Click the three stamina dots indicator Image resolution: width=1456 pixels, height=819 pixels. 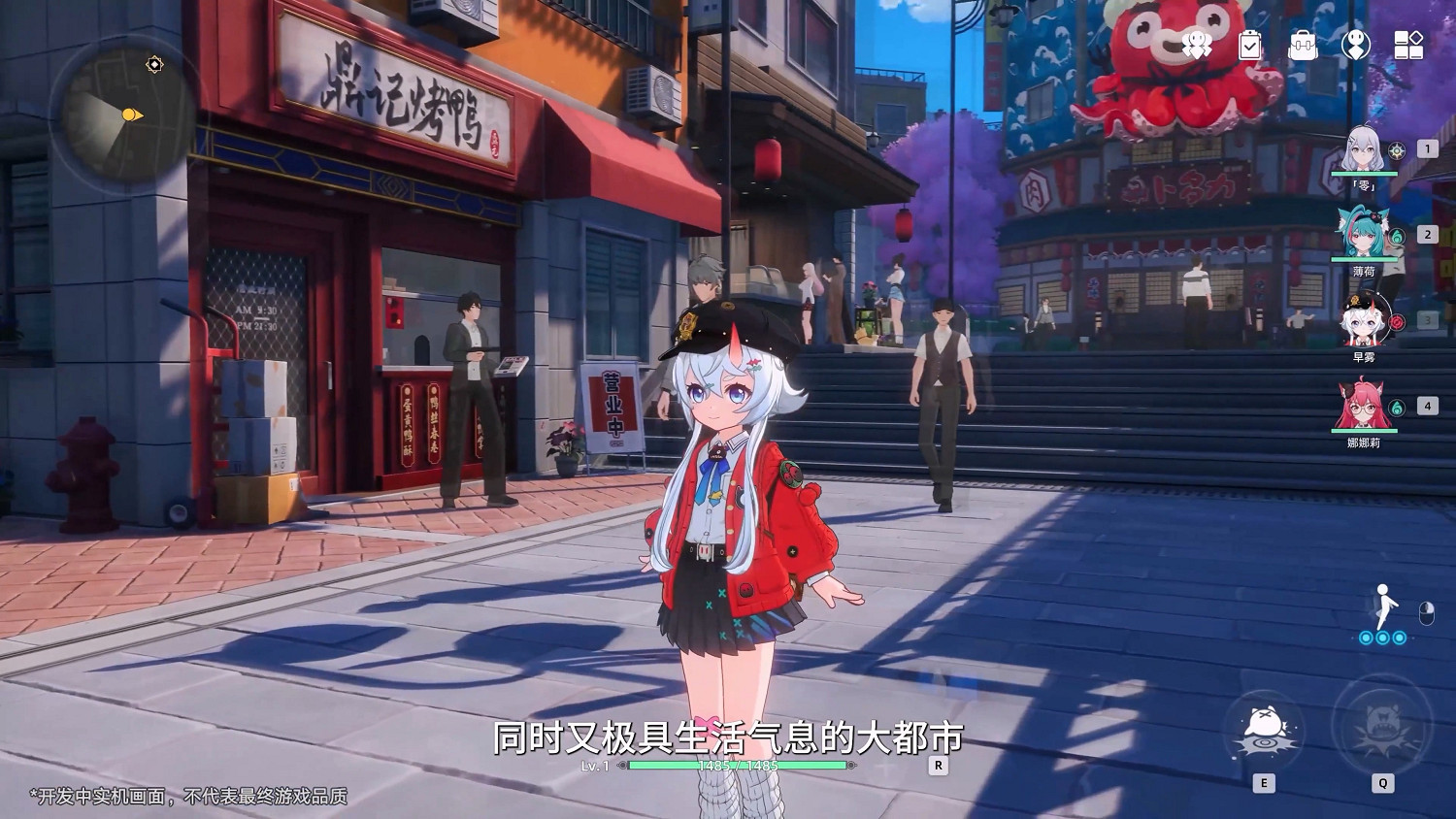click(x=1382, y=638)
